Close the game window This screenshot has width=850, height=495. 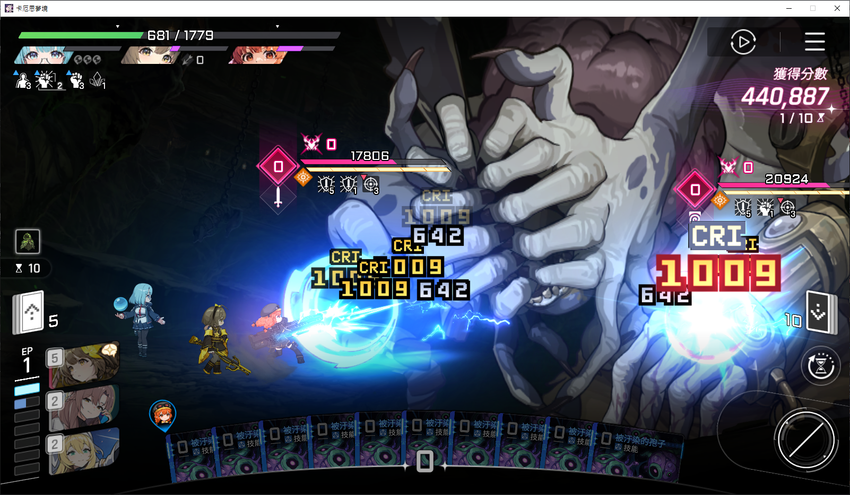click(x=837, y=8)
